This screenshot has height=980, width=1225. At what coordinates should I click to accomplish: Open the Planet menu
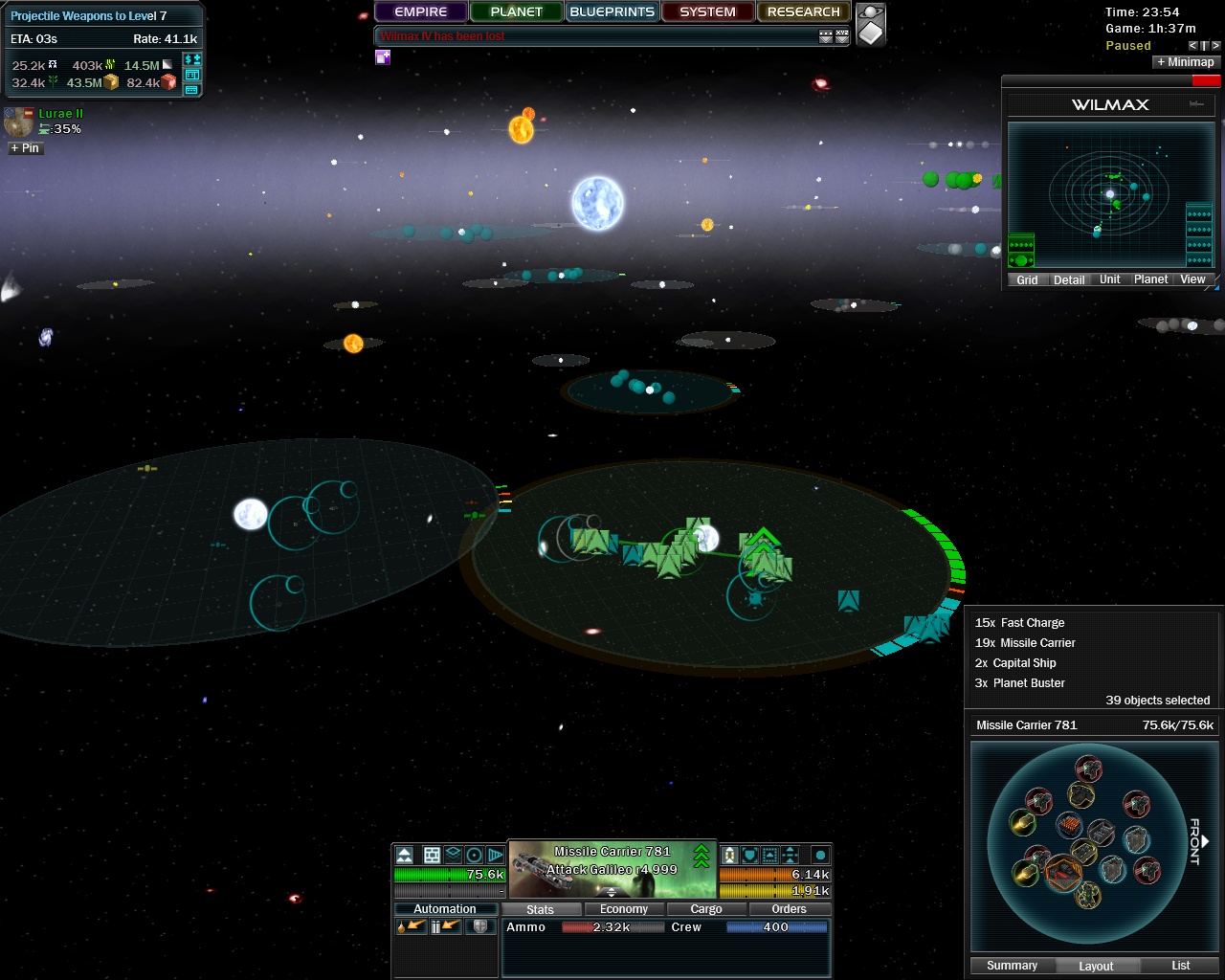tap(516, 12)
